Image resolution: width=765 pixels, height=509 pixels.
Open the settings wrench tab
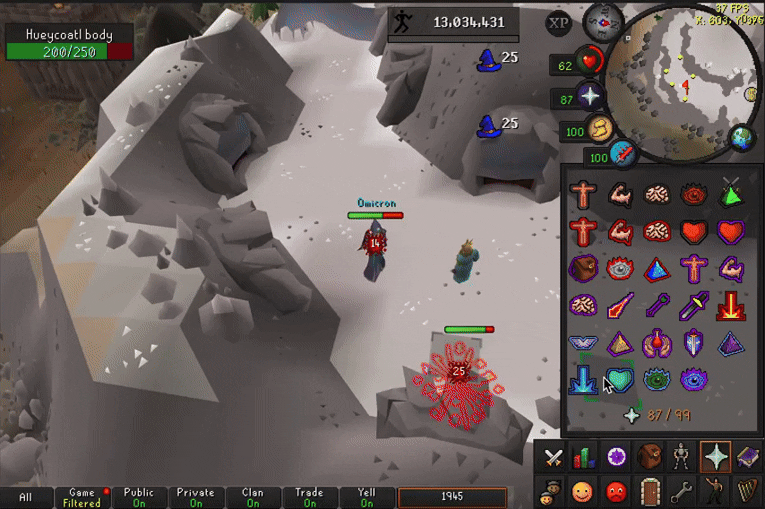point(683,491)
